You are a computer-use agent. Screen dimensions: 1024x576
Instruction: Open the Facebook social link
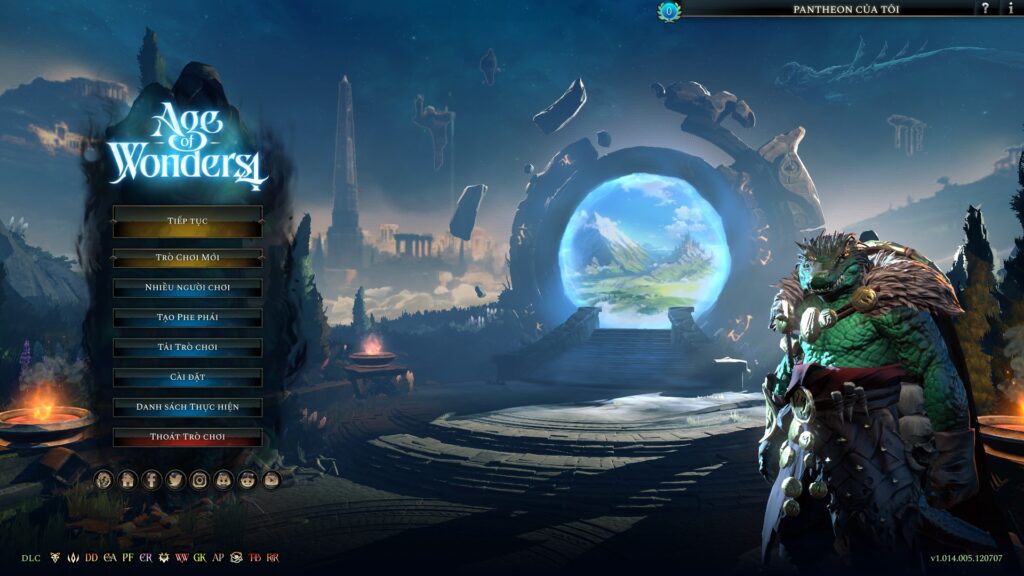click(151, 480)
